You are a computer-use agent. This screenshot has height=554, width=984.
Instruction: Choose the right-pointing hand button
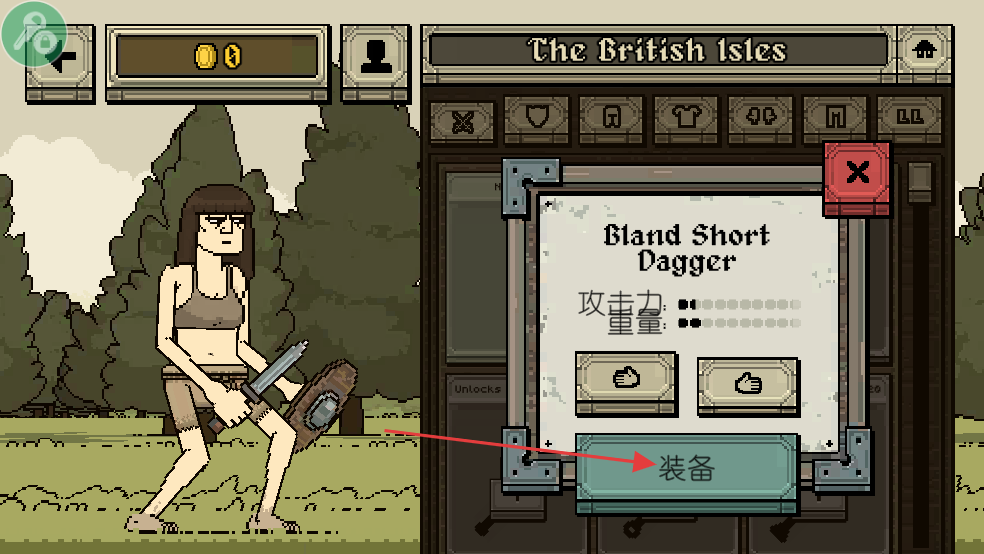click(x=746, y=382)
